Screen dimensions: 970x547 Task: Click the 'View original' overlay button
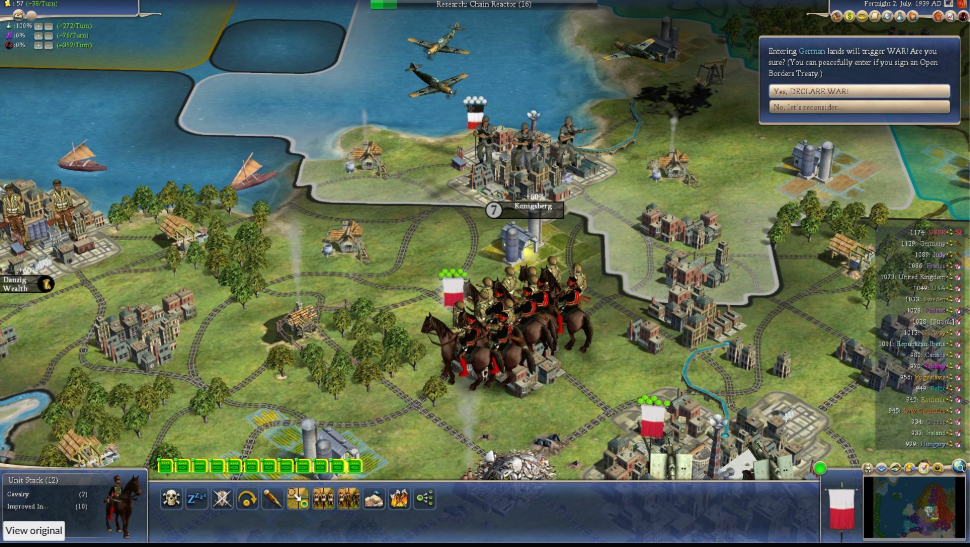point(34,531)
